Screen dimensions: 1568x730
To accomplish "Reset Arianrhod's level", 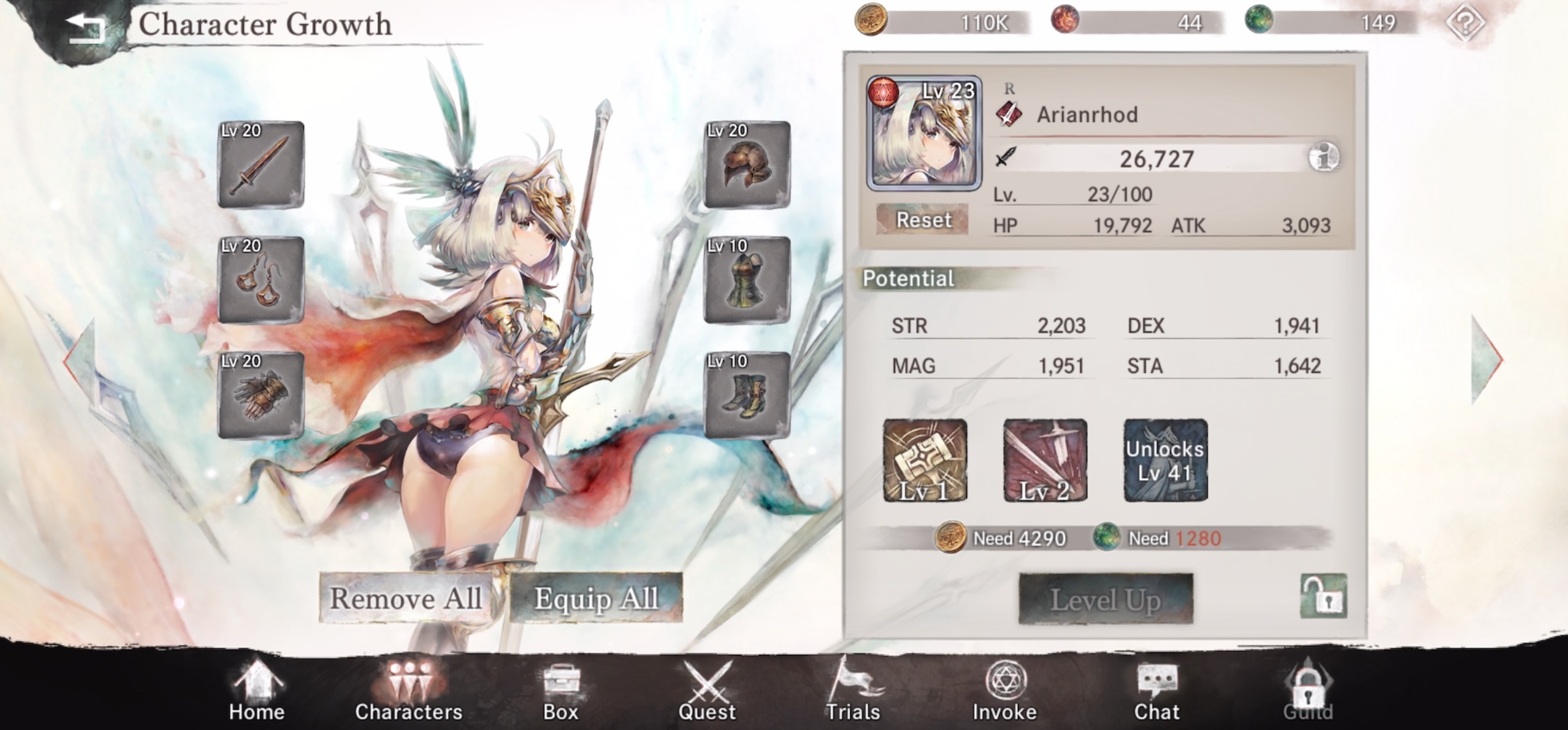I will 923,220.
